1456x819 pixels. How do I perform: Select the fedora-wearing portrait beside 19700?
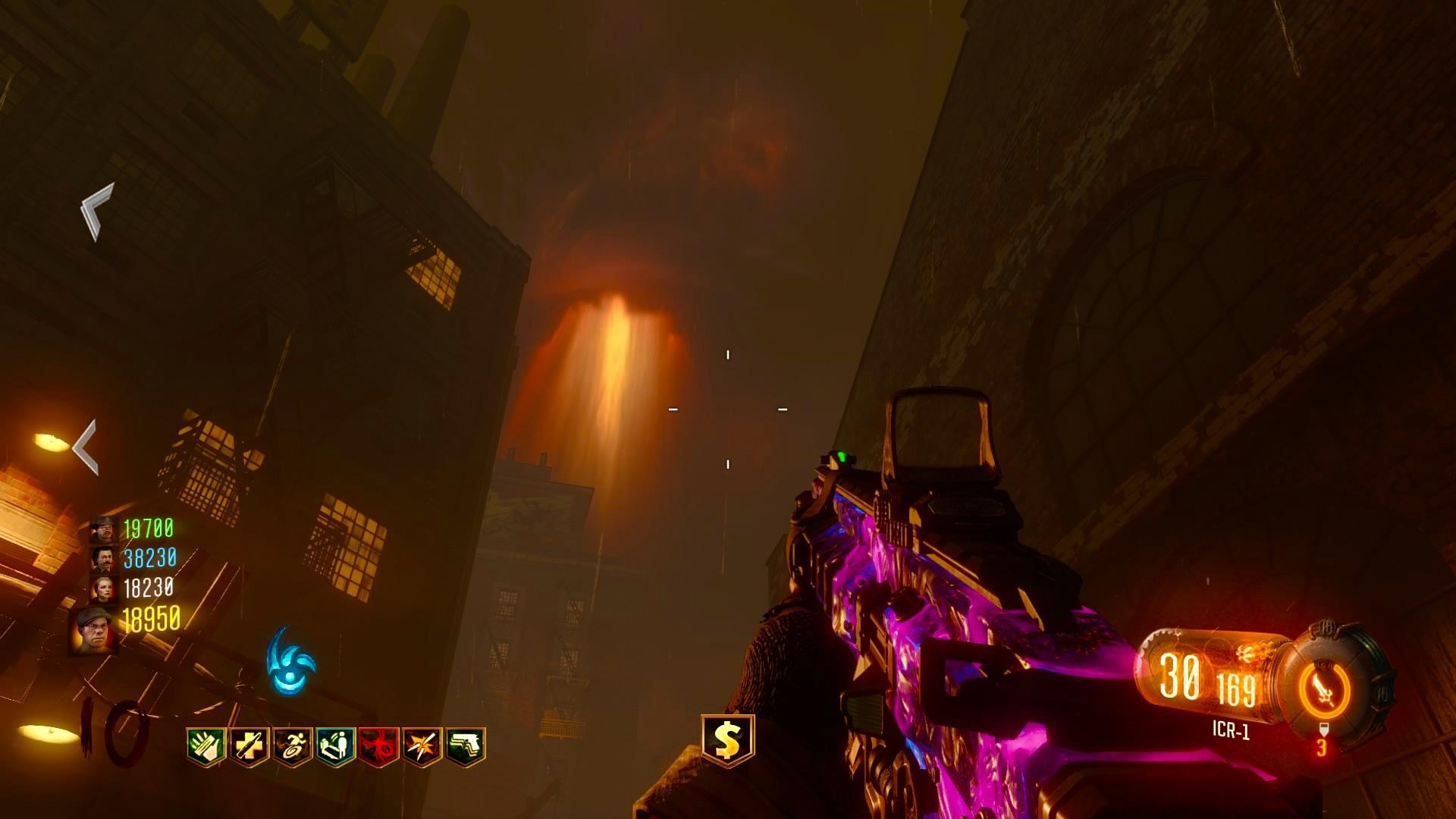tap(102, 529)
